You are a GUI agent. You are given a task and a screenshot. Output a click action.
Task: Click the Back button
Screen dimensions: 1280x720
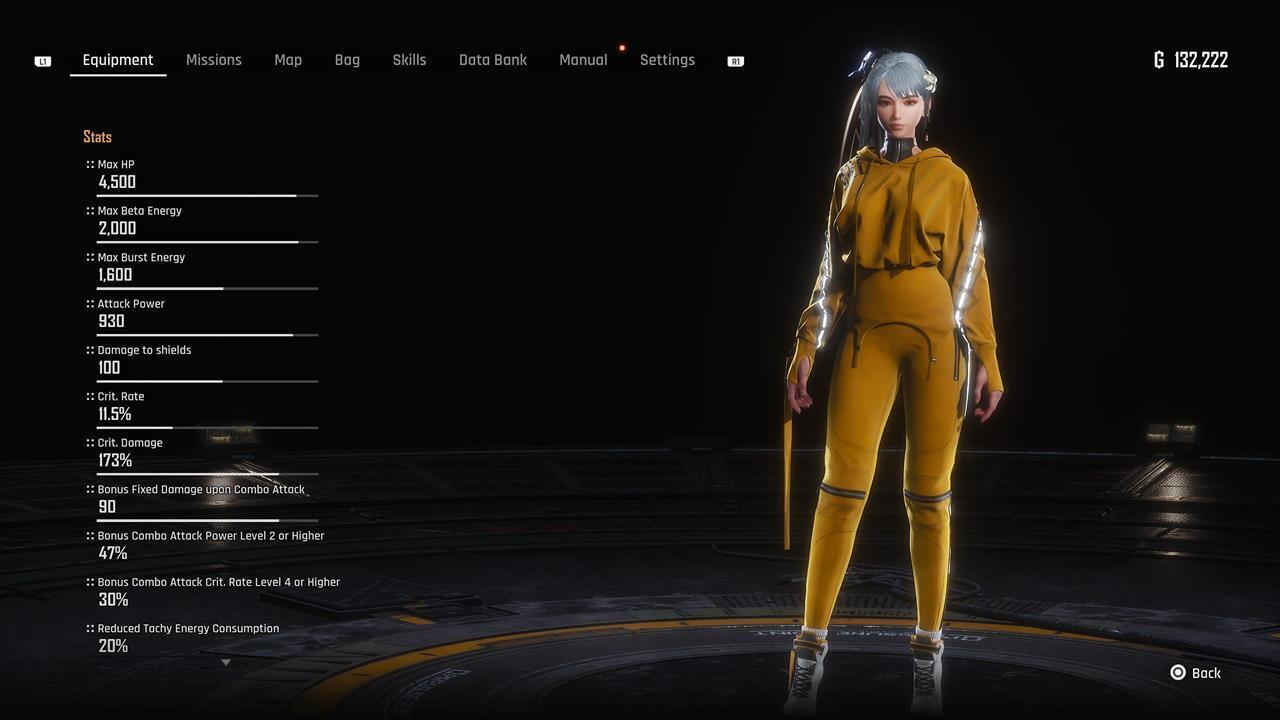click(1196, 673)
